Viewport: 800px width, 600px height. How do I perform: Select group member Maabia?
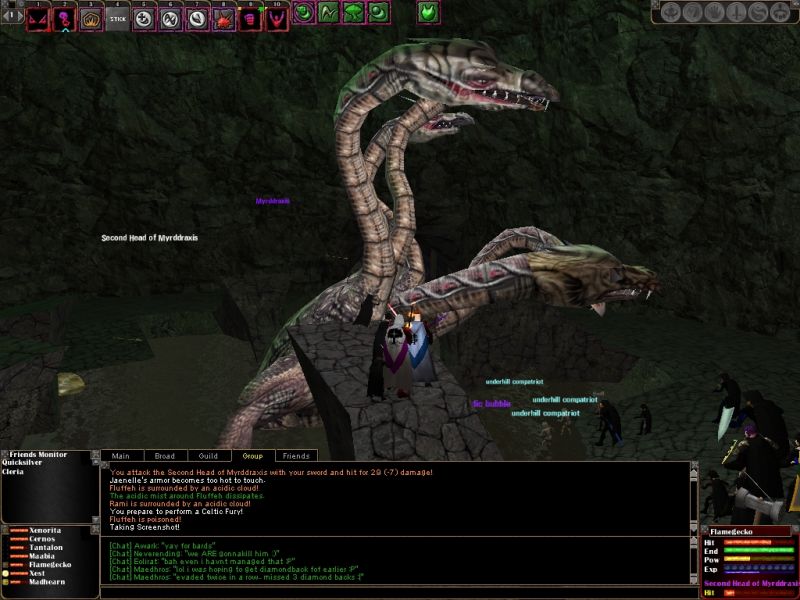42,556
